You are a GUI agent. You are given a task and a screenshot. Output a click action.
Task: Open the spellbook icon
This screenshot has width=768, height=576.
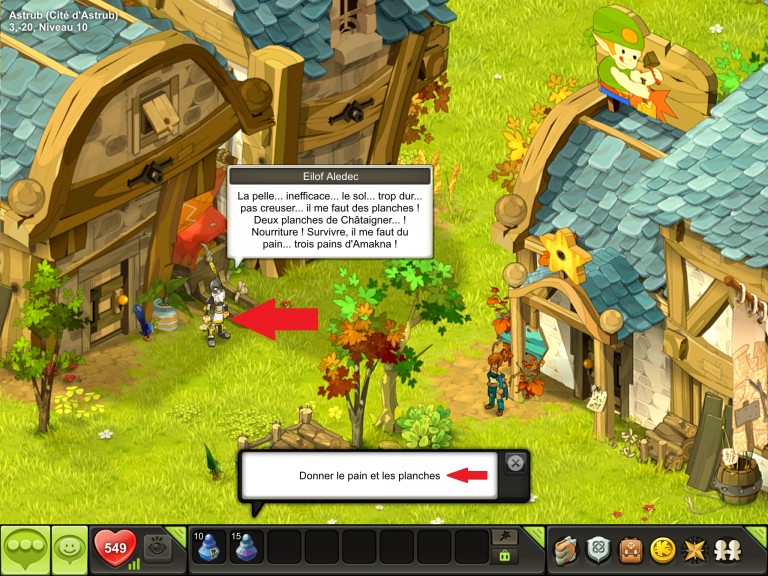(567, 549)
